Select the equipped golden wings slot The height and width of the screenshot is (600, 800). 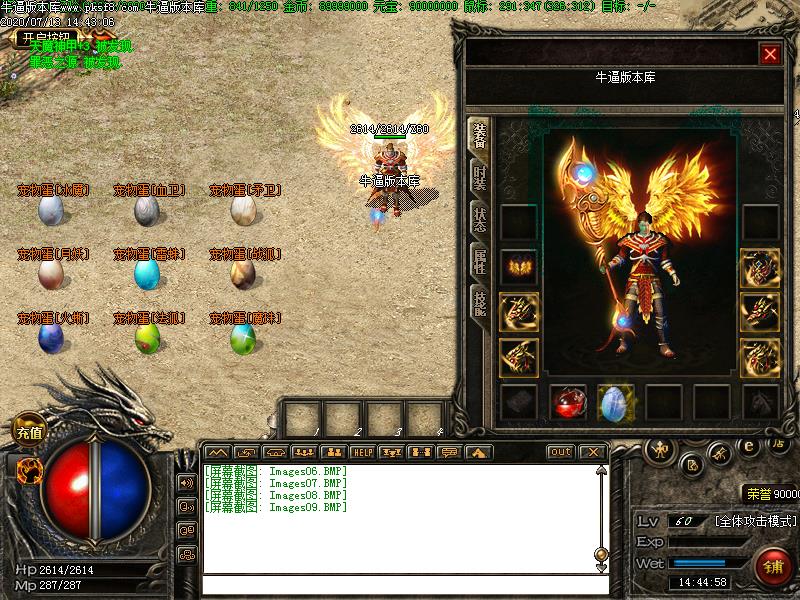tap(519, 267)
